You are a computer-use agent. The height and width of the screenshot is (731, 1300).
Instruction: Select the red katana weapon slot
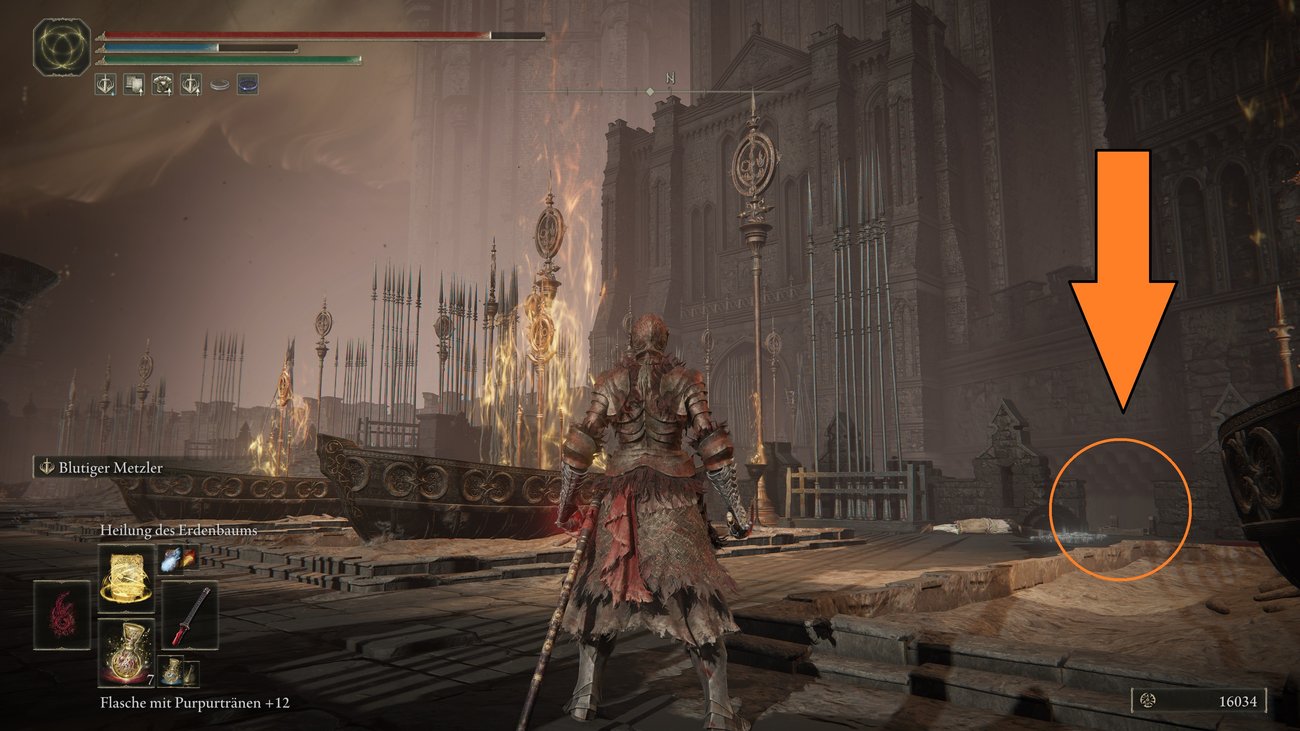pos(190,614)
